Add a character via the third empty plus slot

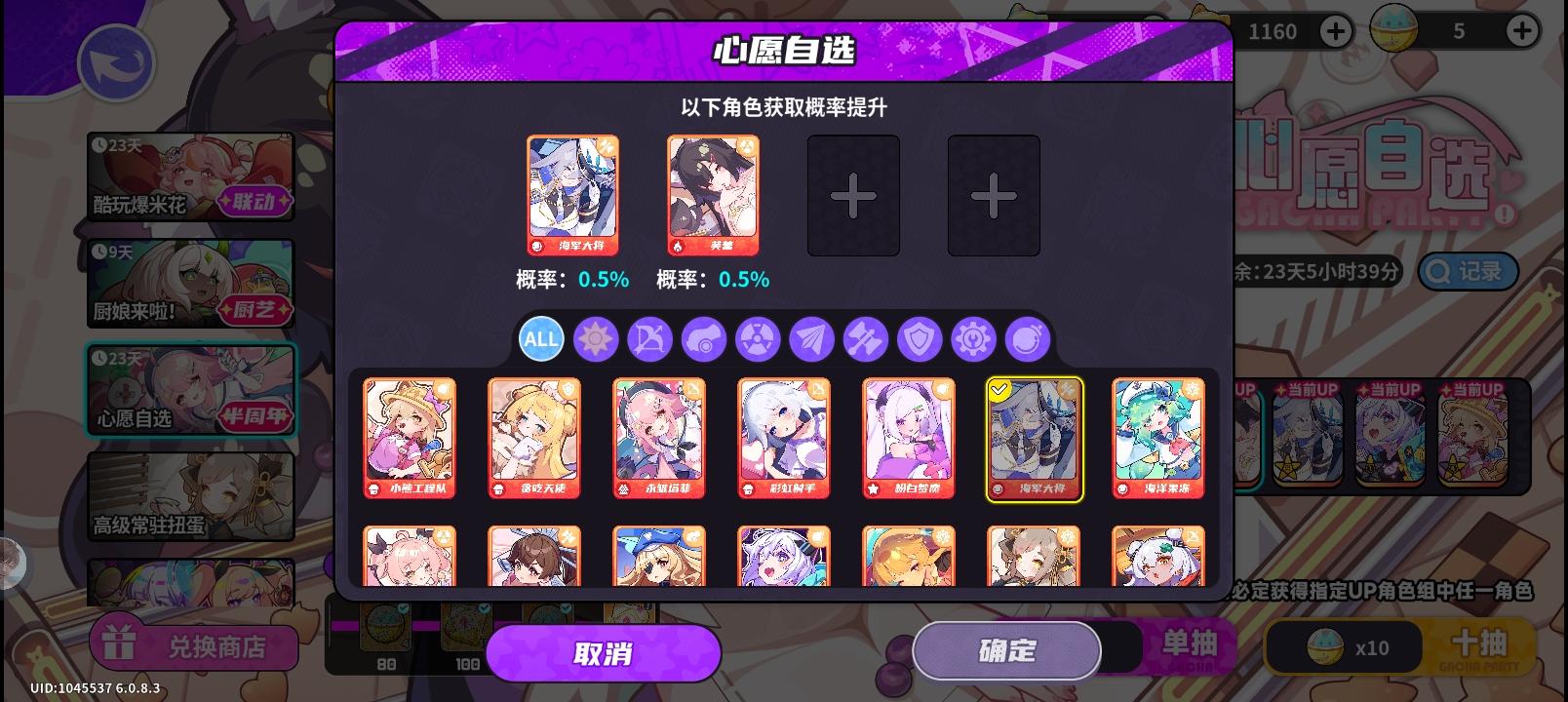[853, 195]
